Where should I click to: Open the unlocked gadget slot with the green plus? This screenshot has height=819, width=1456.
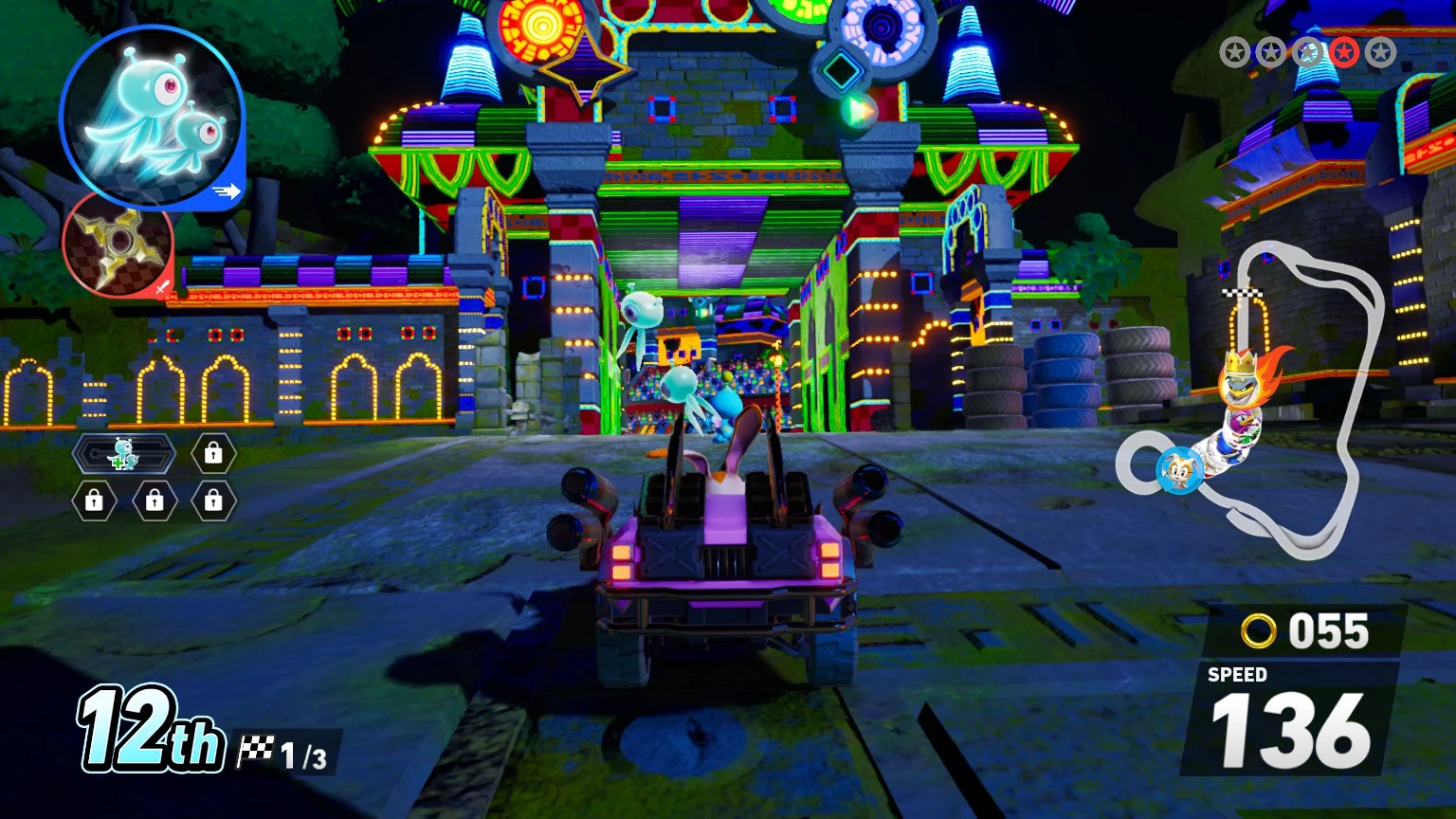coord(124,454)
